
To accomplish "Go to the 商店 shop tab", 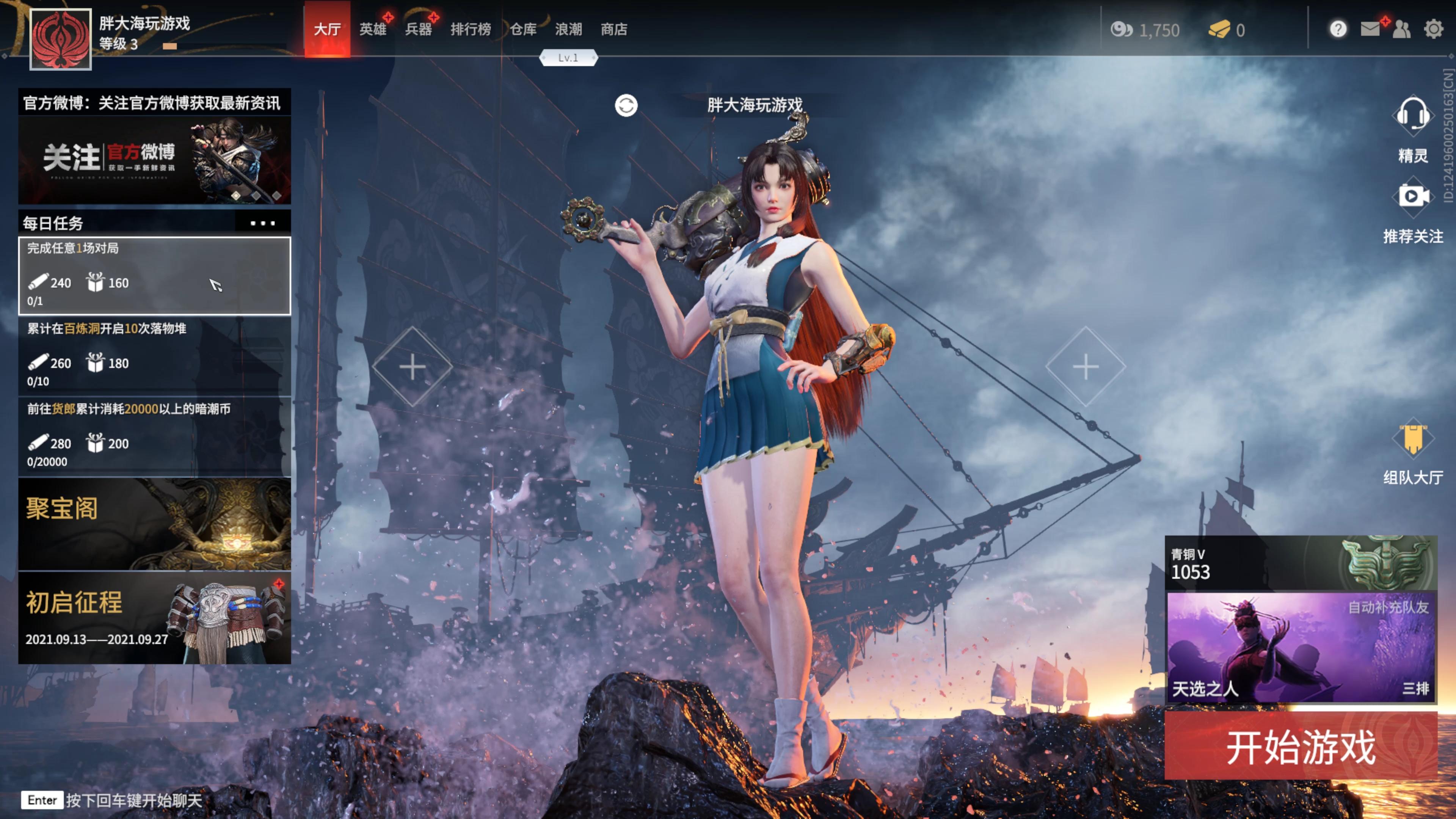I will tap(614, 30).
